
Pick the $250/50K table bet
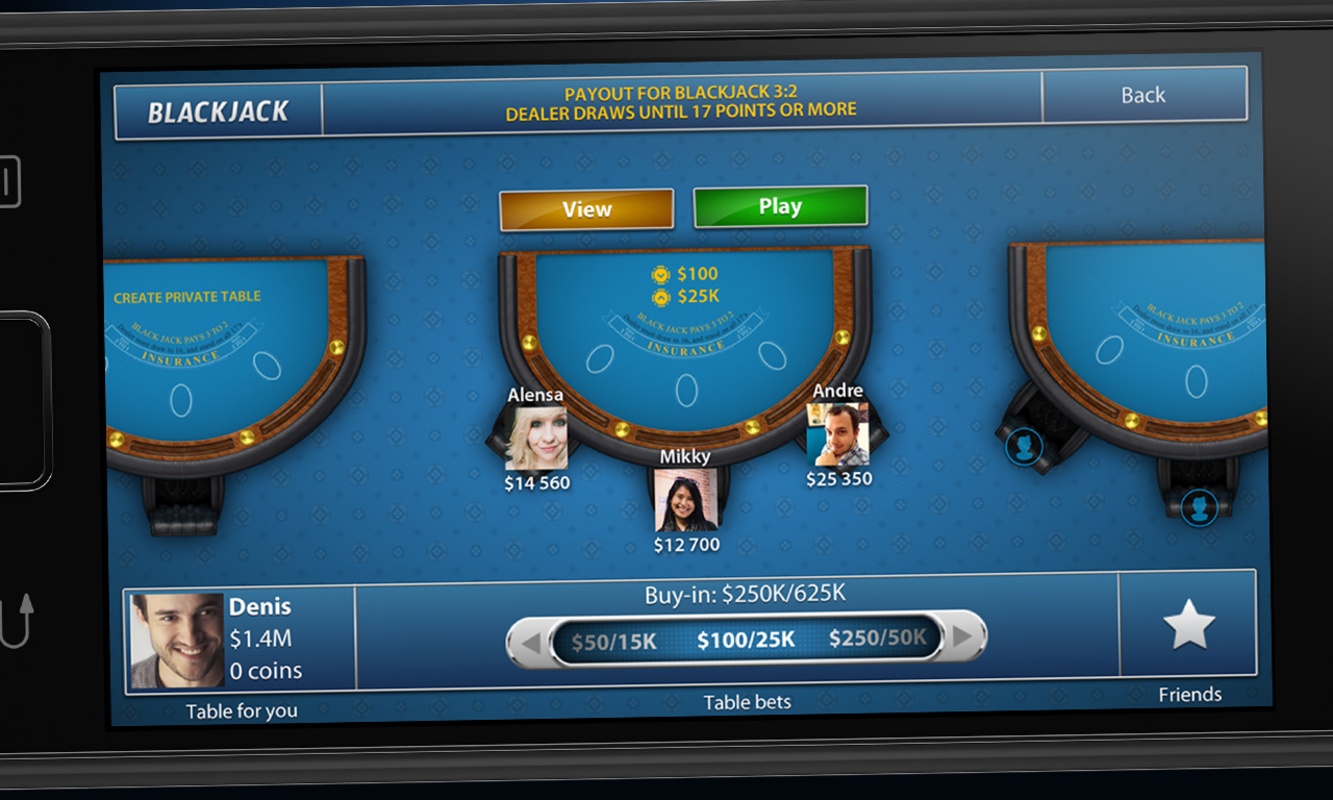pyautogui.click(x=877, y=637)
